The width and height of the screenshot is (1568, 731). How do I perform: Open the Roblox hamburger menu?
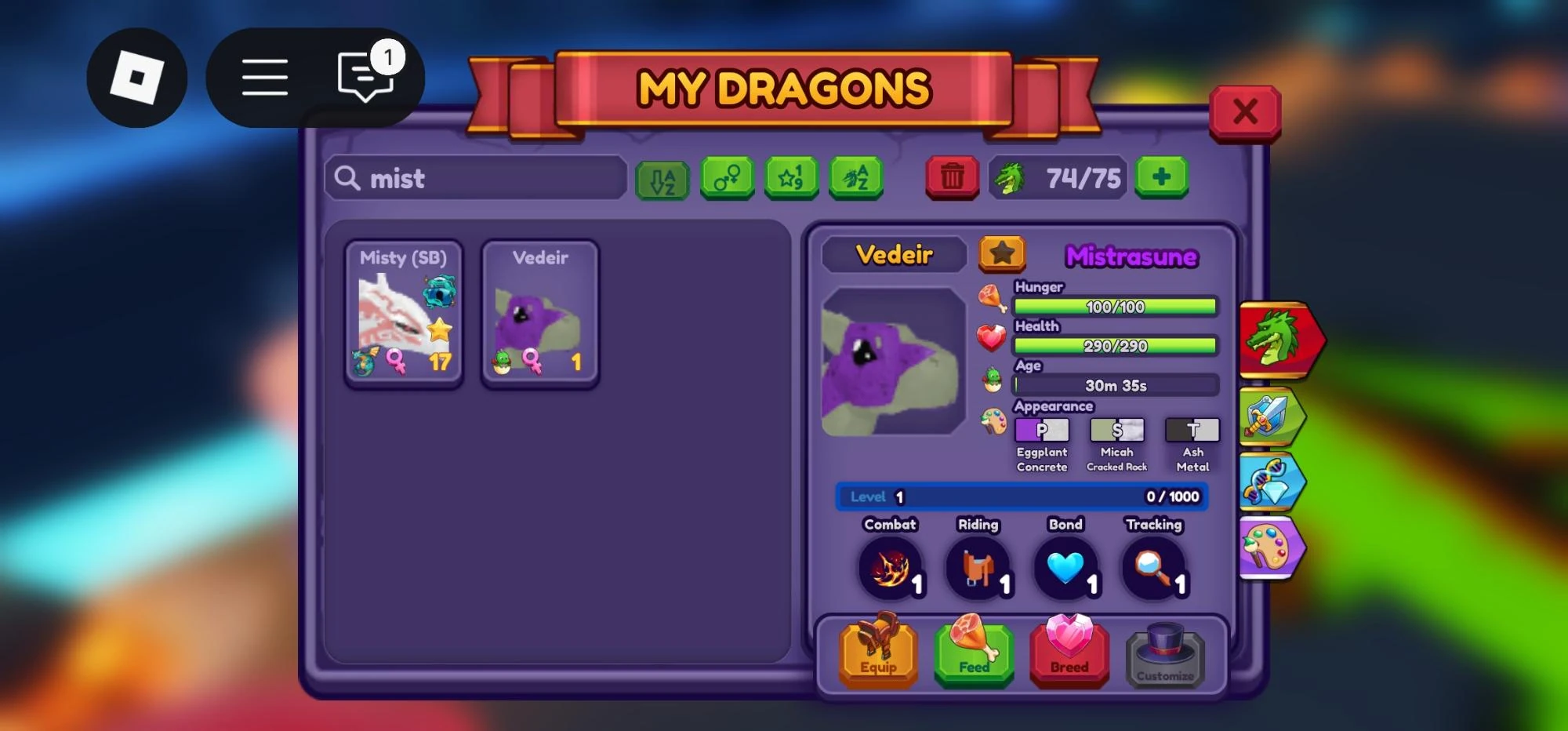click(265, 77)
